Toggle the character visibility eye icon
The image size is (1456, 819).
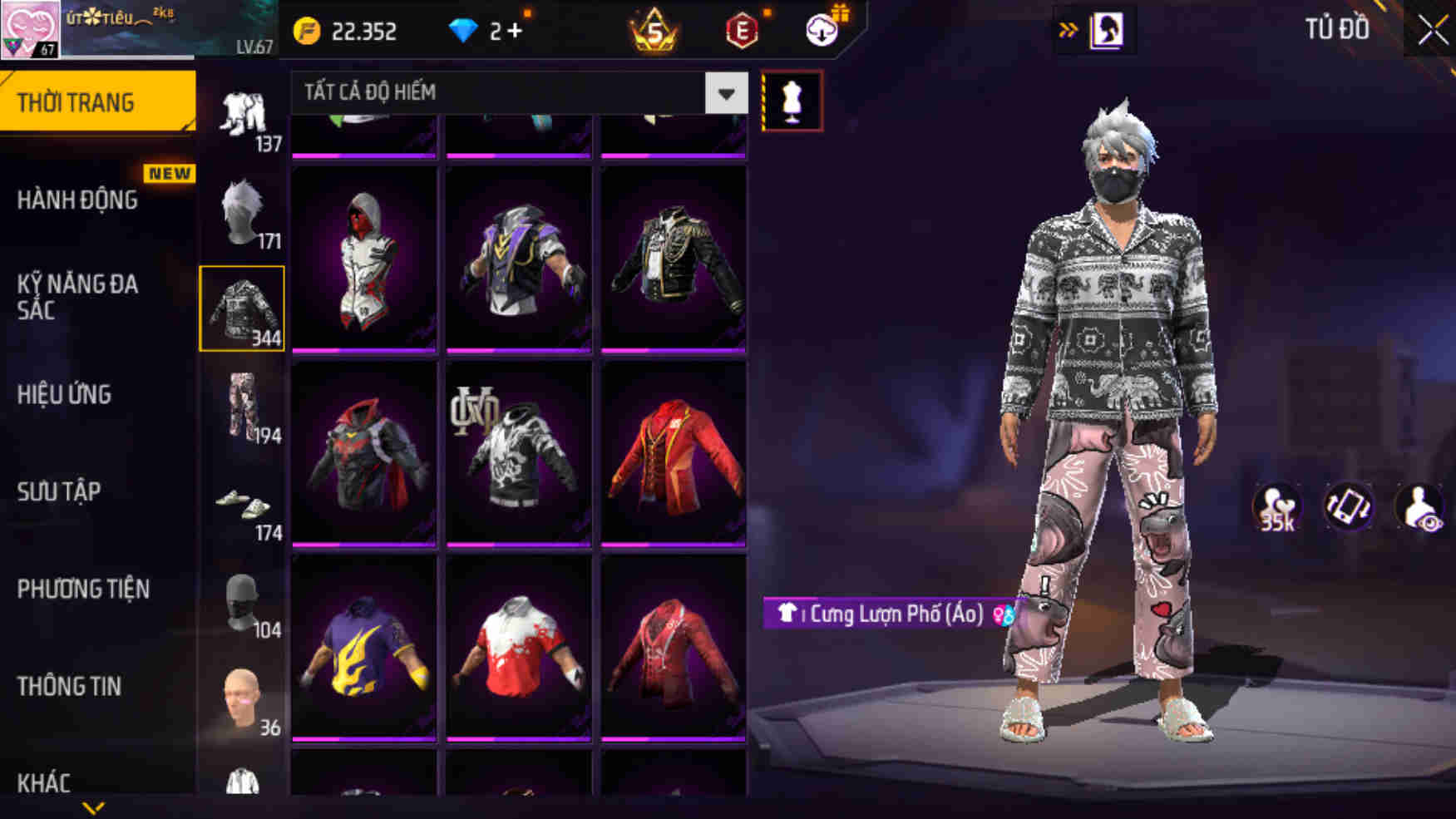1419,508
